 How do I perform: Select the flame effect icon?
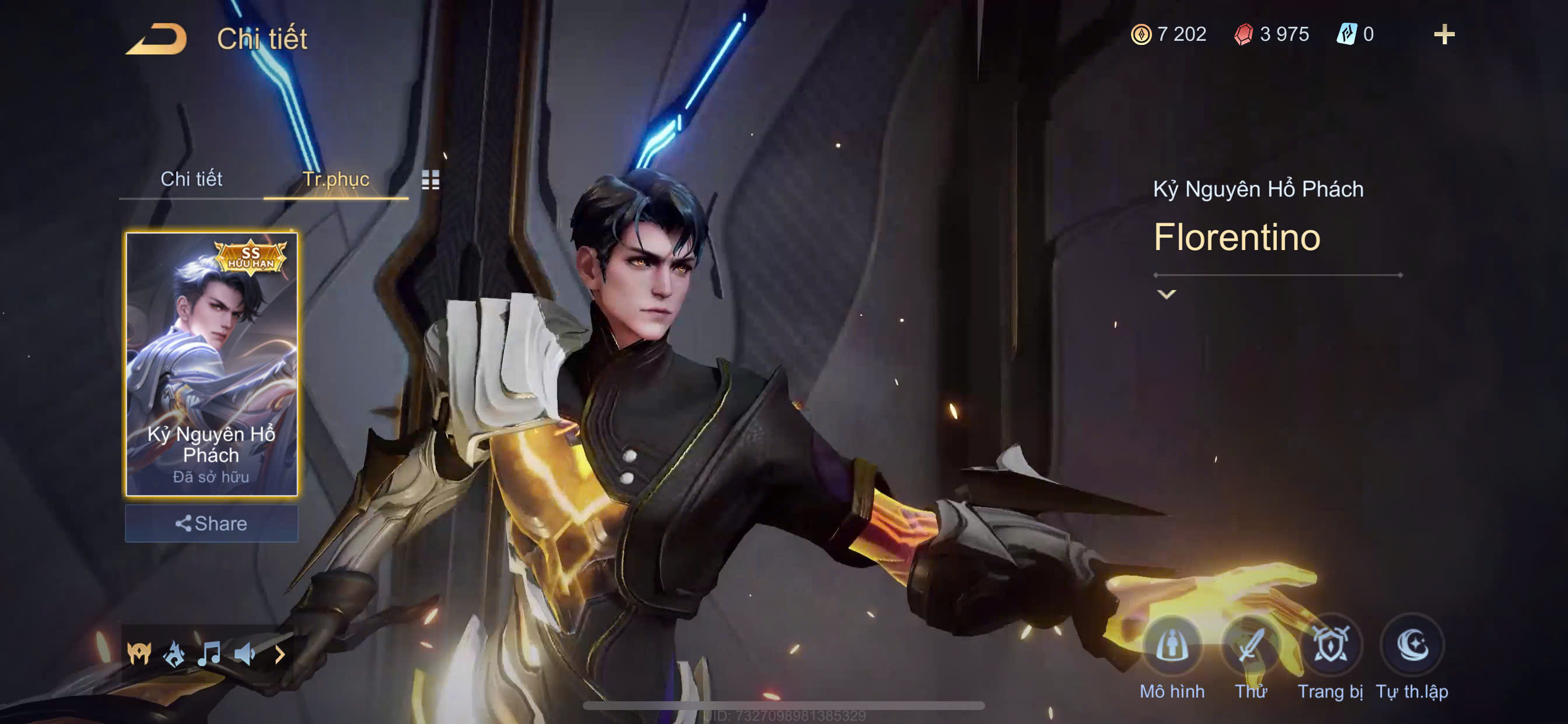174,654
